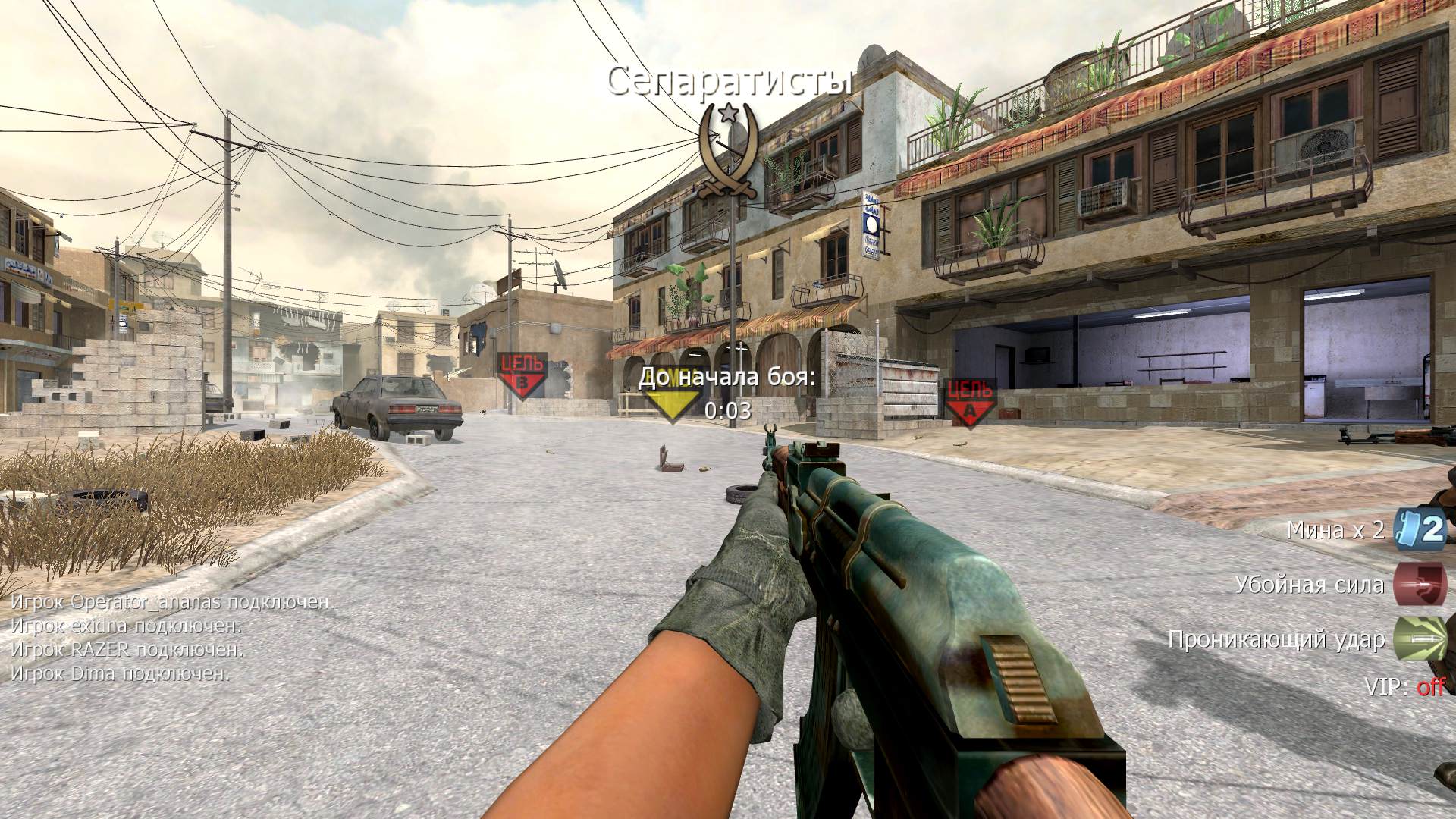Image resolution: width=1456 pixels, height=819 pixels.
Task: Click the Сепаратисты faction emblem
Action: (727, 152)
